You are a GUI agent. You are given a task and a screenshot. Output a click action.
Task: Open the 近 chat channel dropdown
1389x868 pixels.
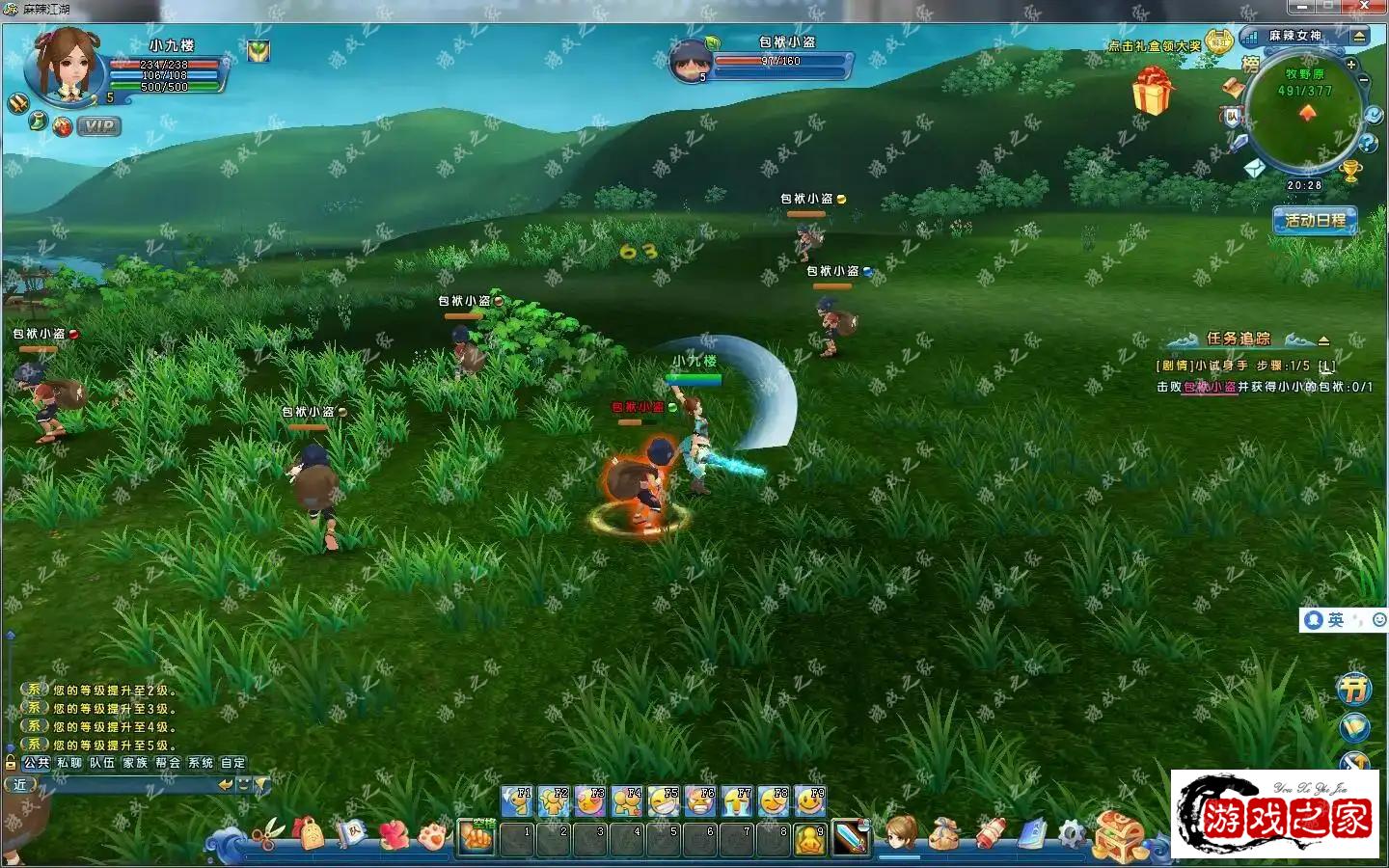21,783
